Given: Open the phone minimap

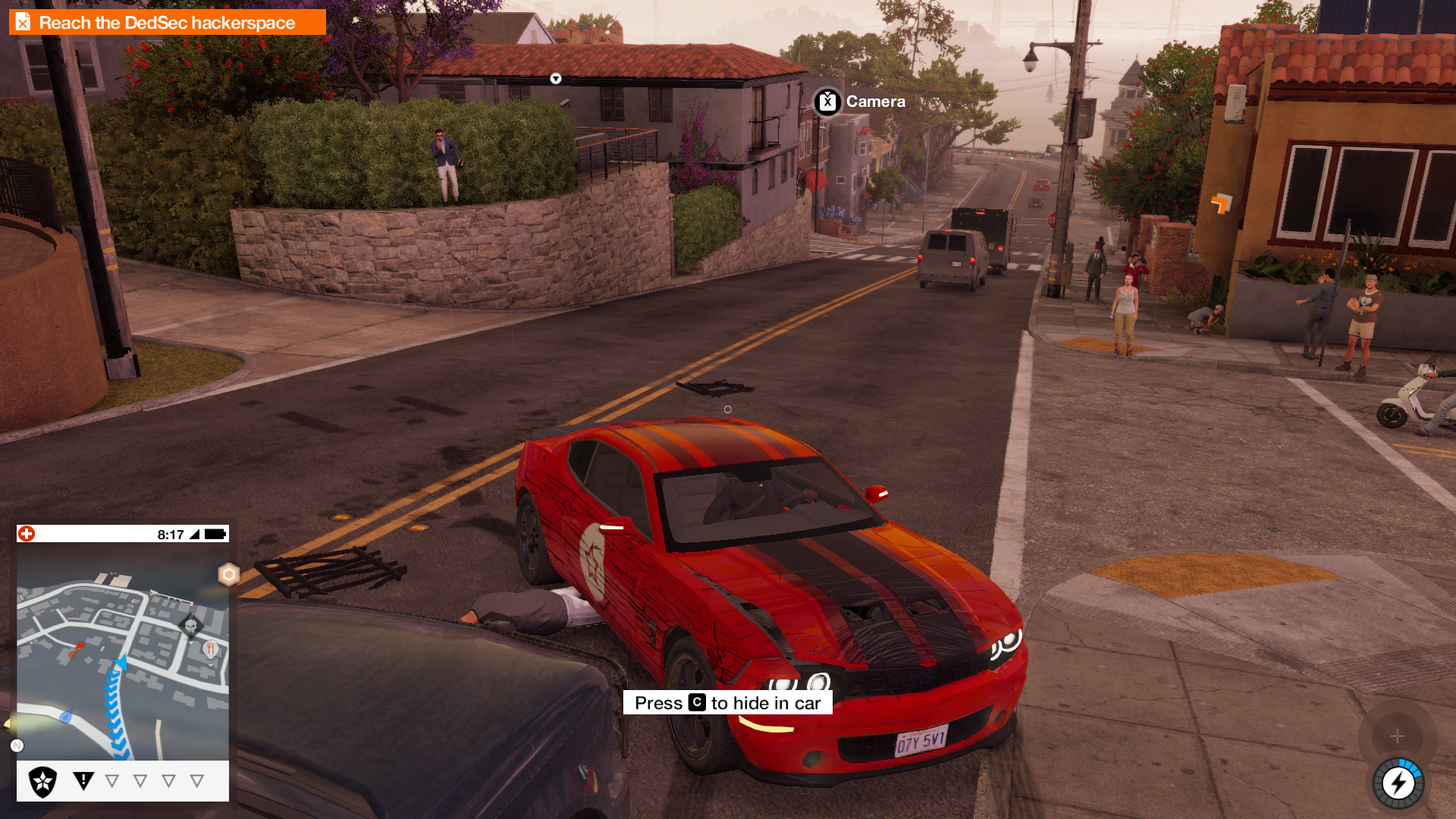Looking at the screenshot, I should click(x=123, y=651).
